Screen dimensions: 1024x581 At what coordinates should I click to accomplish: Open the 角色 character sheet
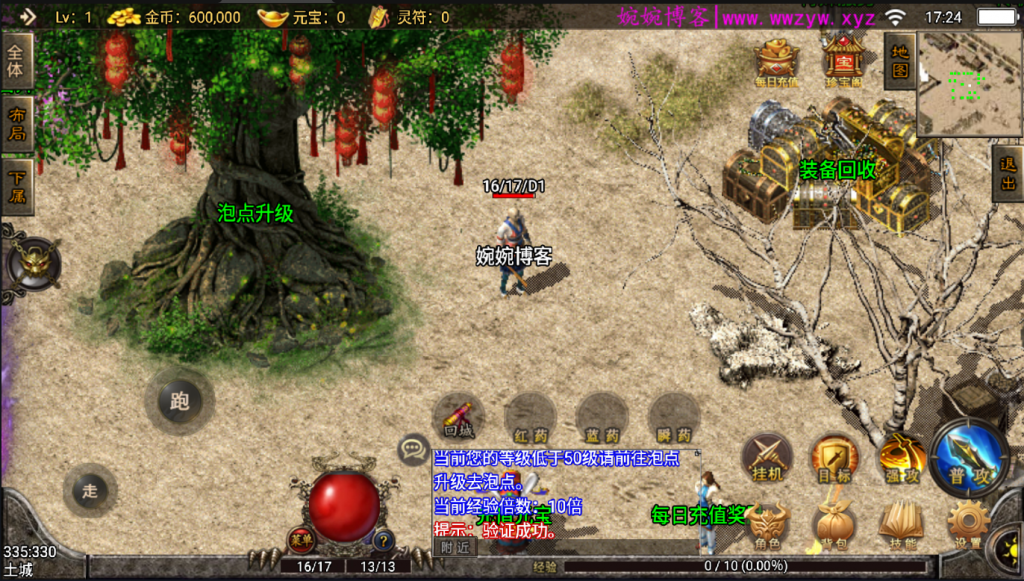pyautogui.click(x=767, y=525)
